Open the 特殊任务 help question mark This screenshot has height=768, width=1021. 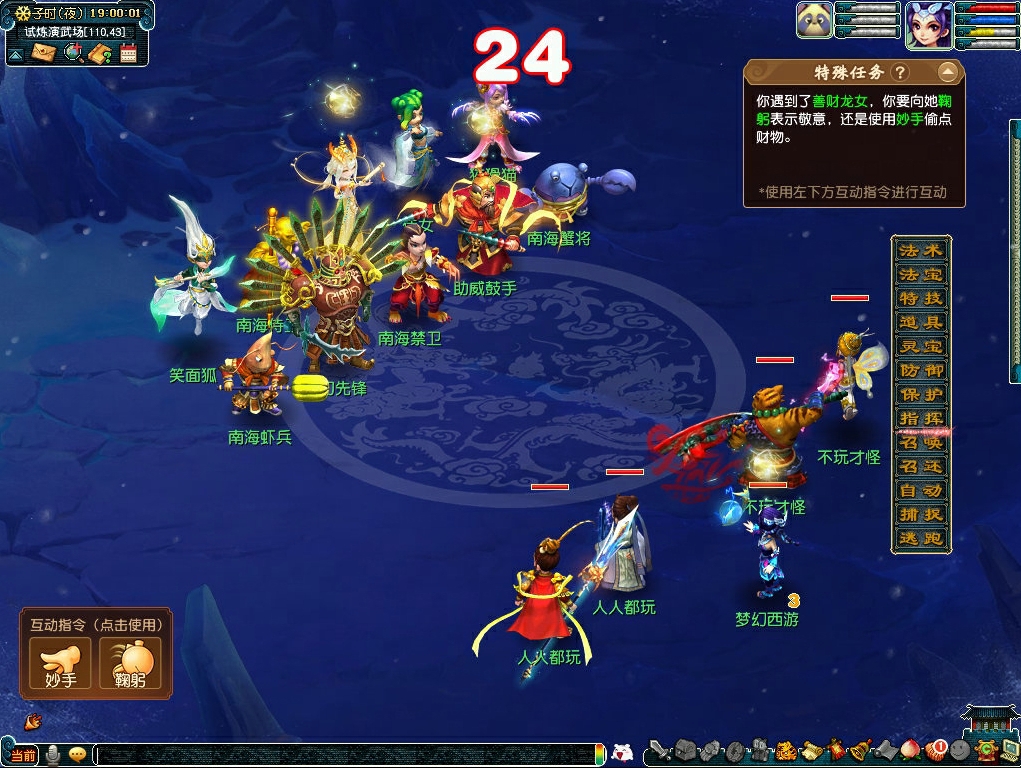(x=900, y=72)
